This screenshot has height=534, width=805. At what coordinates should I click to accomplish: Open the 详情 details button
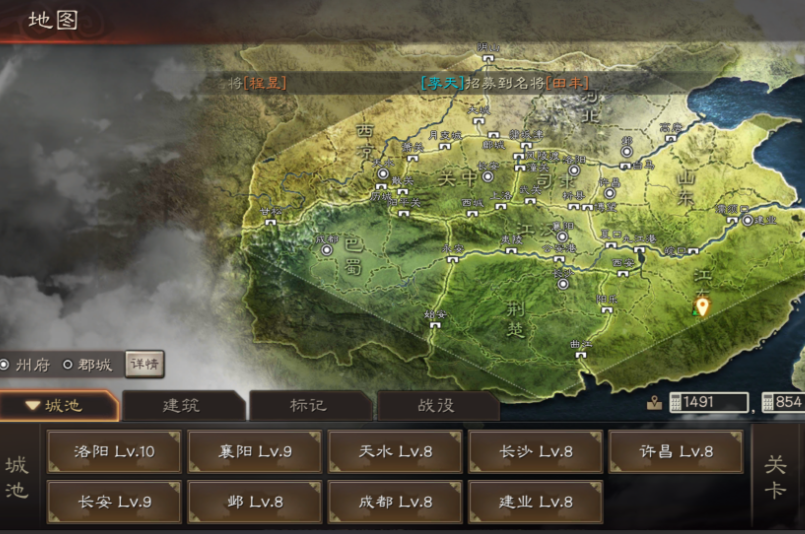coord(144,364)
